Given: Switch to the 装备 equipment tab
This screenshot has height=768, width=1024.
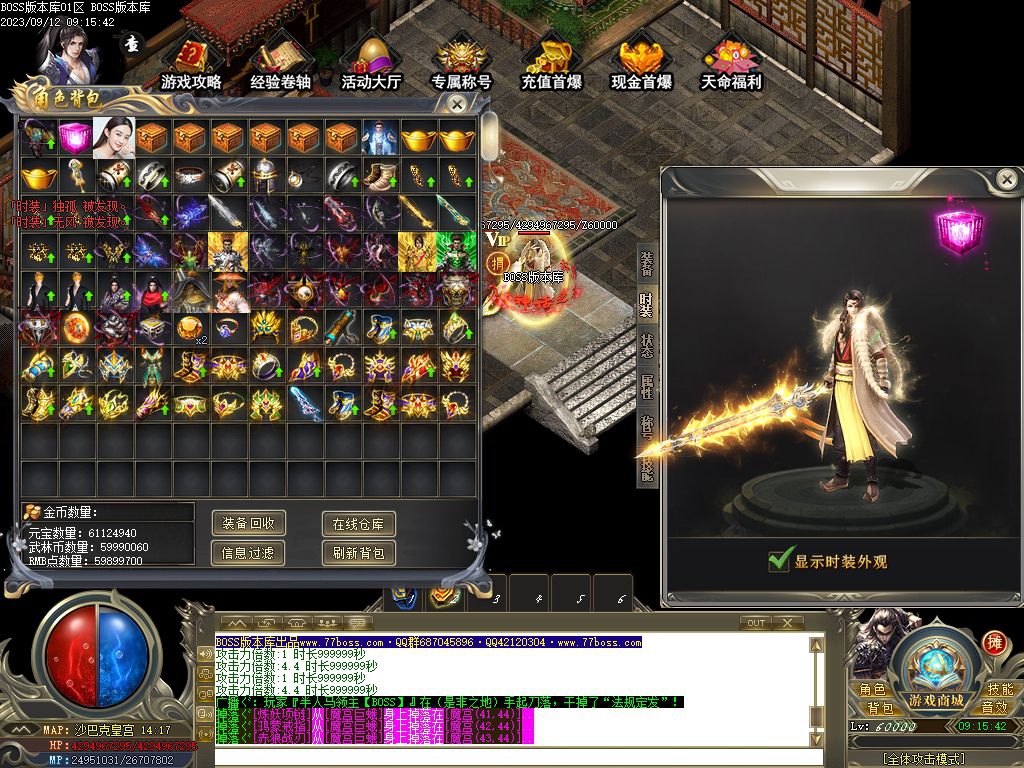Looking at the screenshot, I should click(x=646, y=264).
